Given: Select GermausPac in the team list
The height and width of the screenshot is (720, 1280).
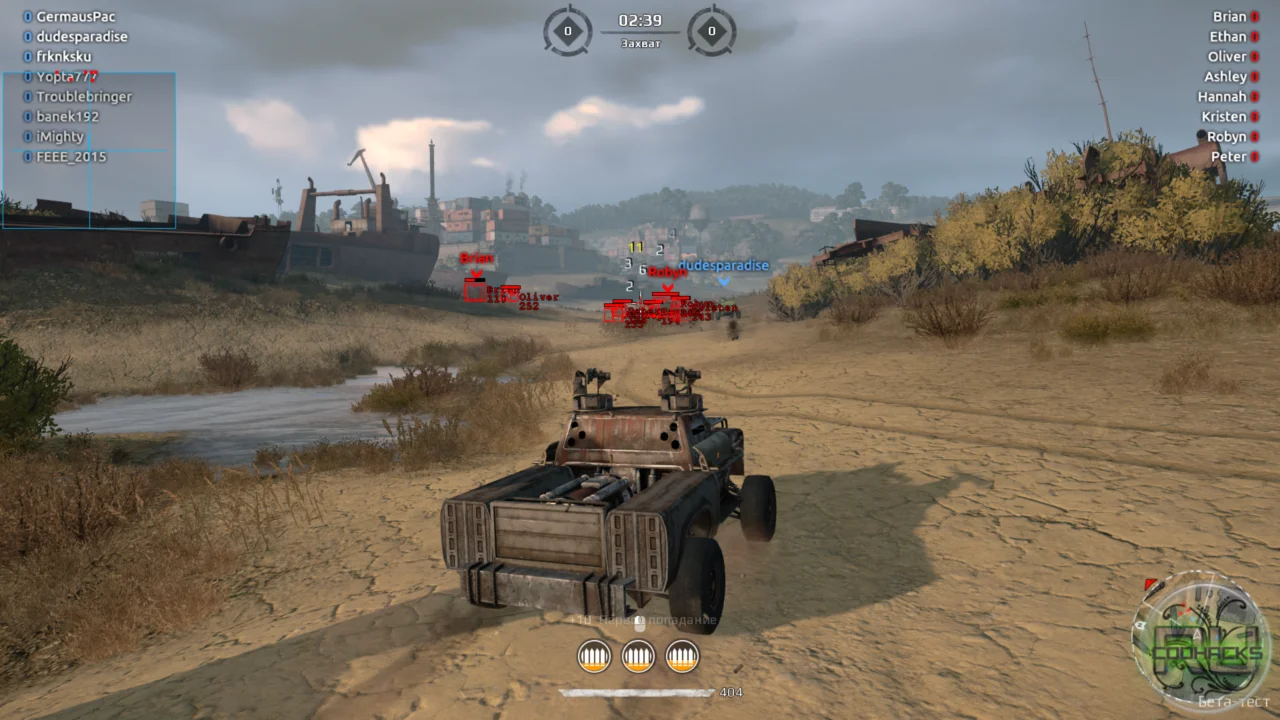Looking at the screenshot, I should (x=75, y=17).
